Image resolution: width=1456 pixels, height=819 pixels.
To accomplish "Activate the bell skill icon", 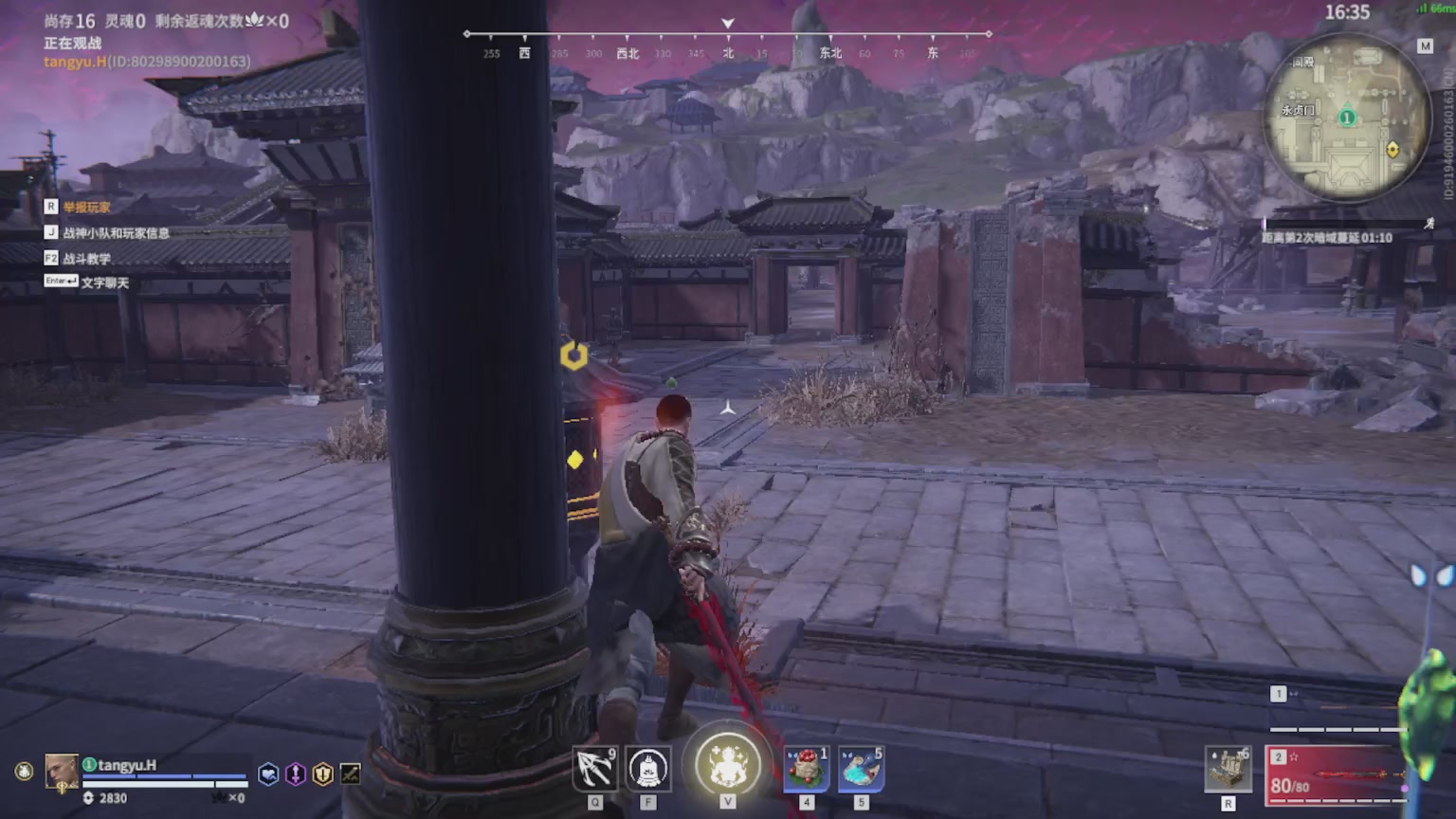I will click(x=648, y=769).
